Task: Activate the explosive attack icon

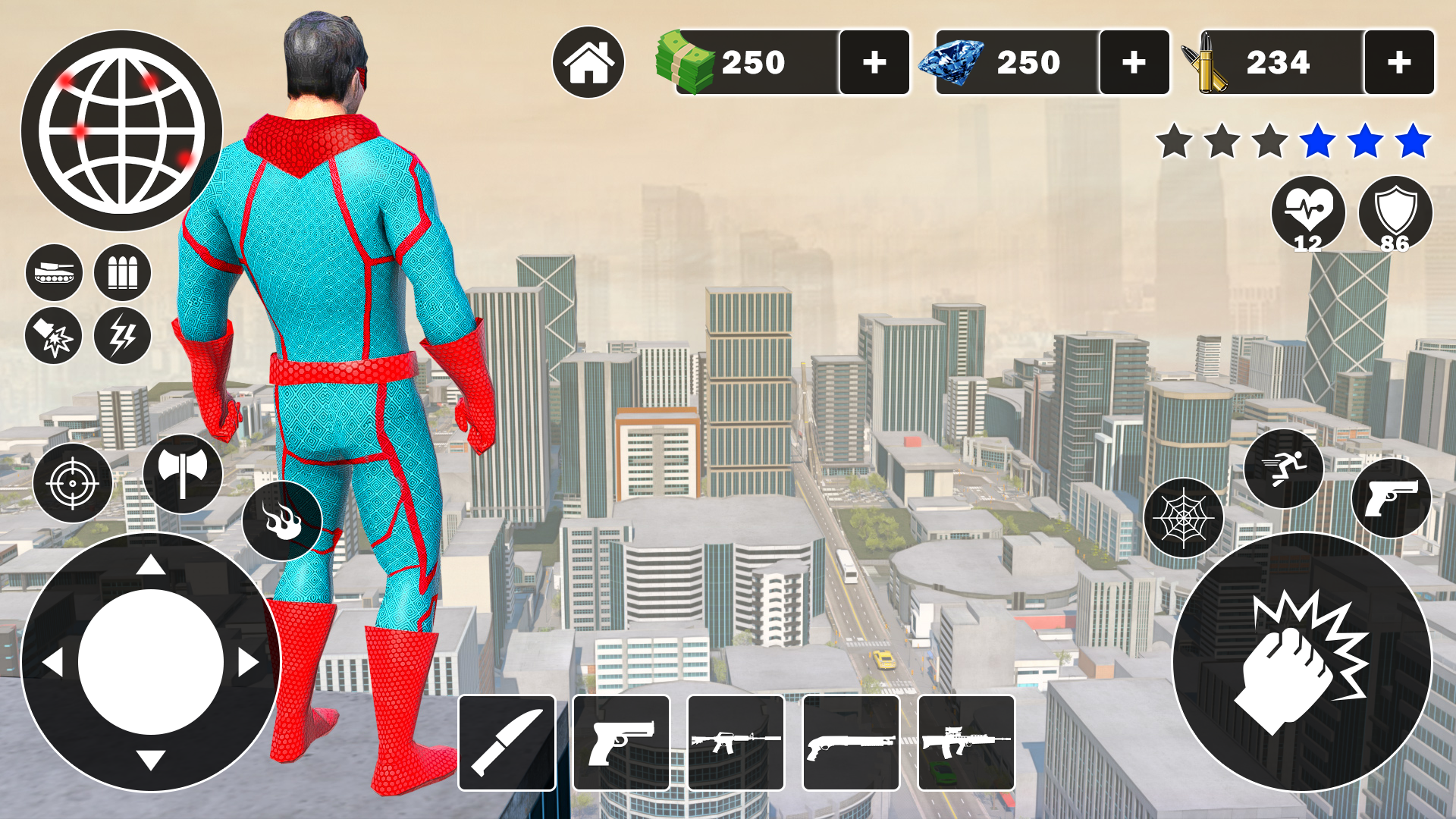Action: coord(53,337)
